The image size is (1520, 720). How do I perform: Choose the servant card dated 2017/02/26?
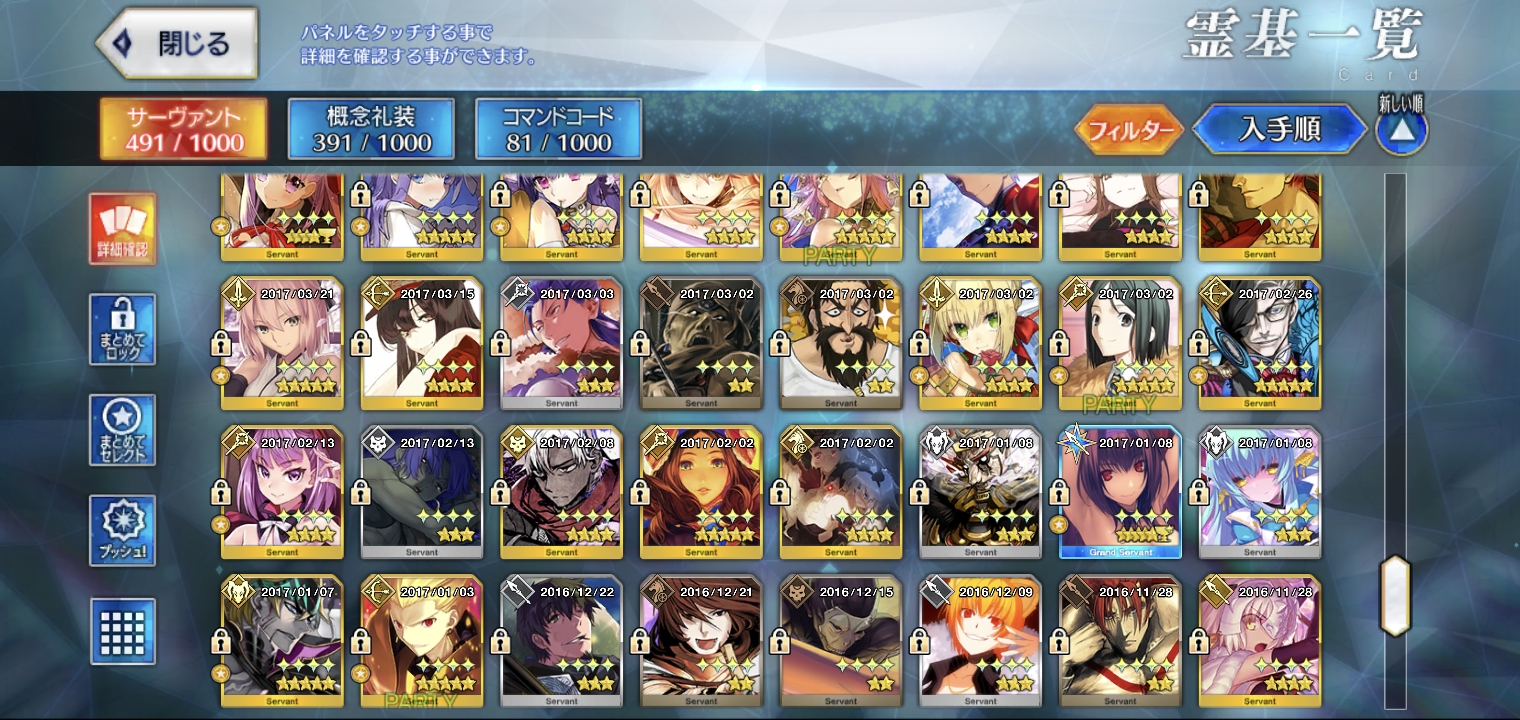click(1260, 343)
